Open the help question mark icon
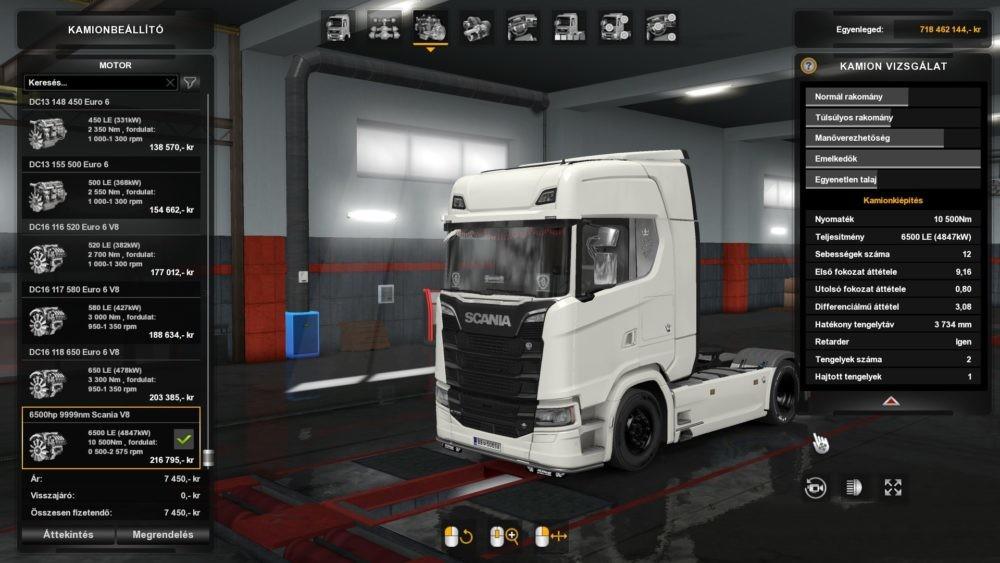Image resolution: width=1000 pixels, height=563 pixels. 809,66
